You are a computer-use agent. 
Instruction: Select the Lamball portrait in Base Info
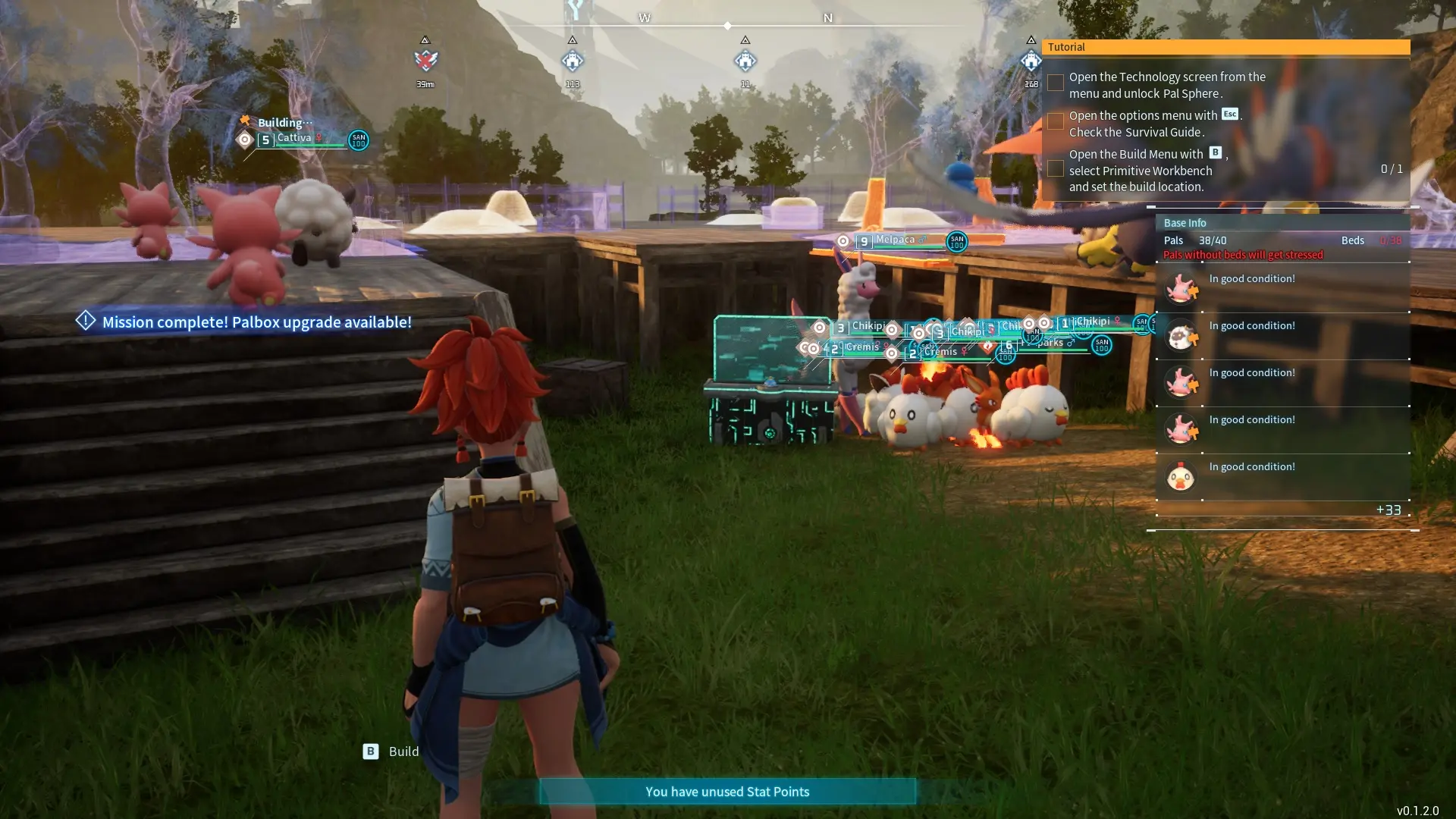[1183, 335]
